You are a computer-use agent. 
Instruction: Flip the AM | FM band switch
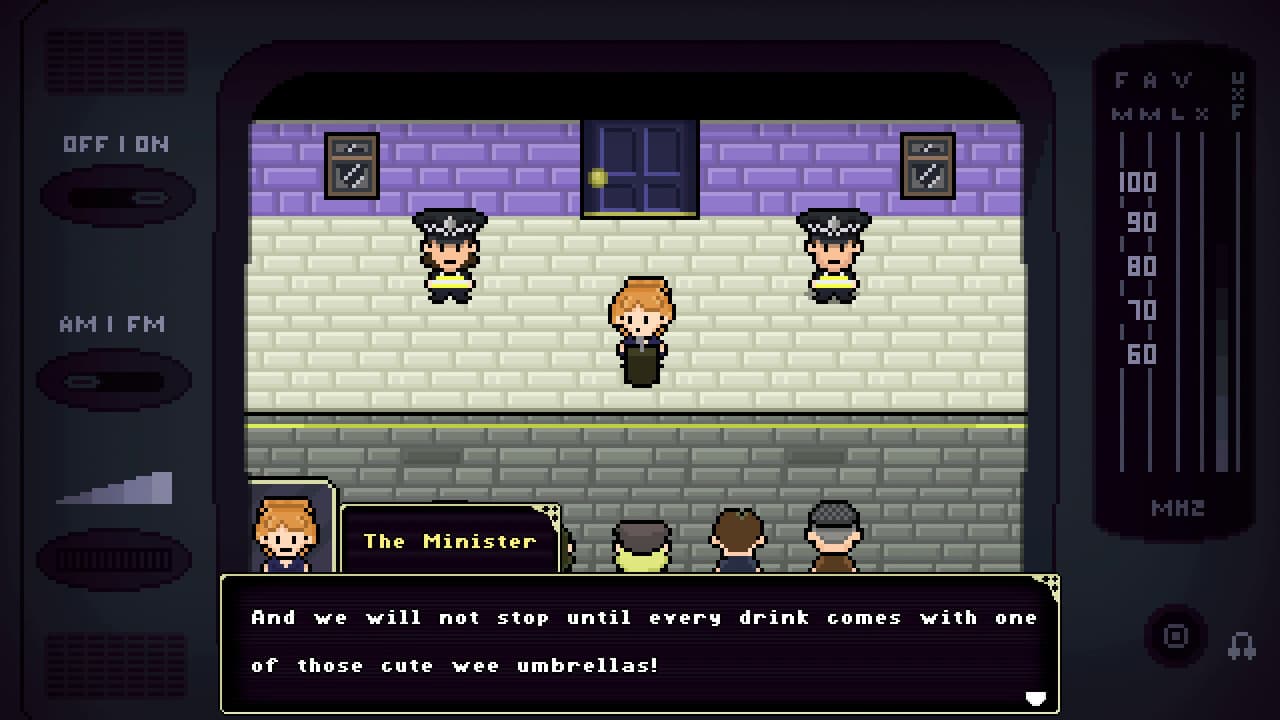(x=114, y=381)
